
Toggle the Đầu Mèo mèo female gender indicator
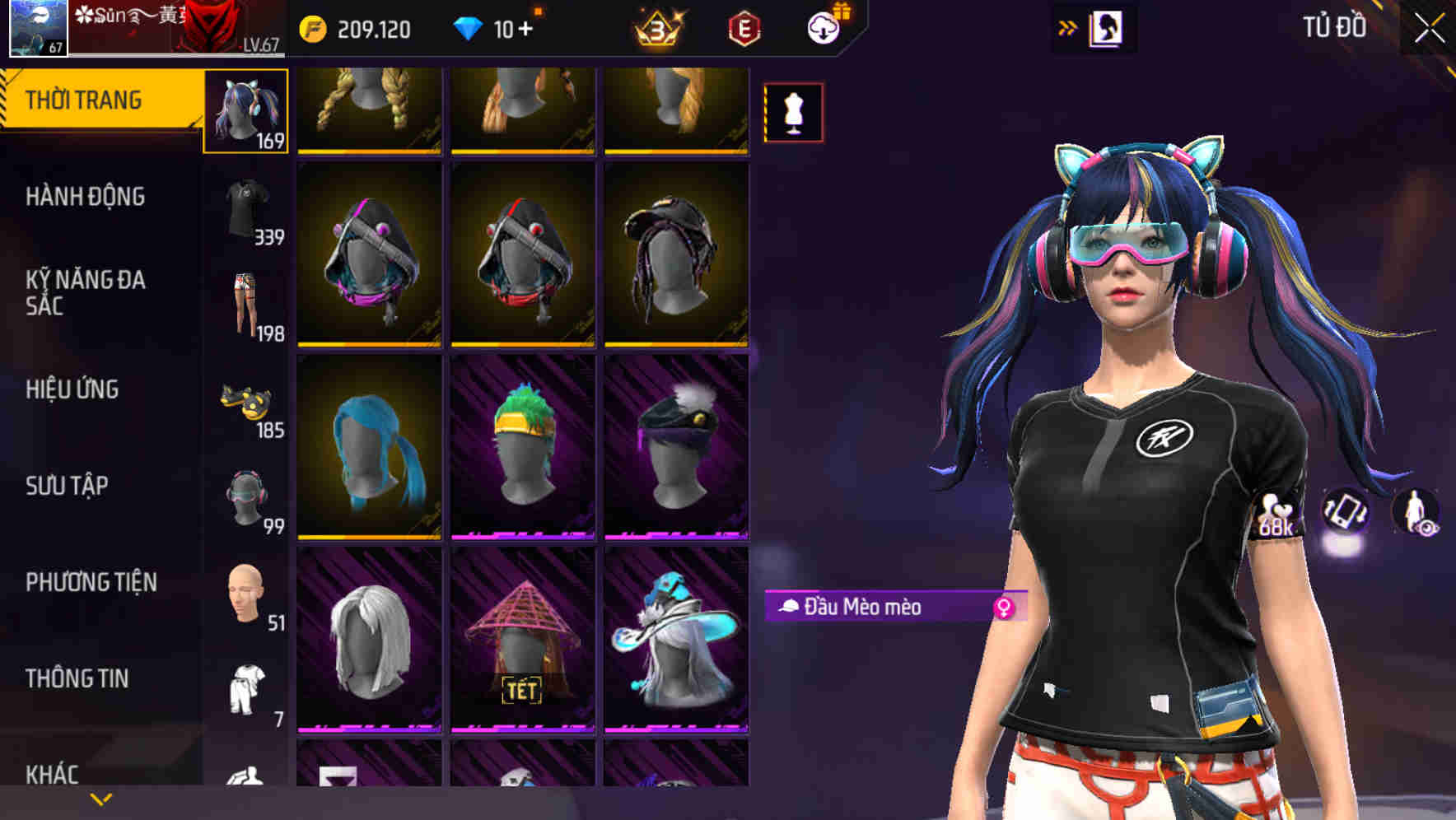pyautogui.click(x=1004, y=606)
